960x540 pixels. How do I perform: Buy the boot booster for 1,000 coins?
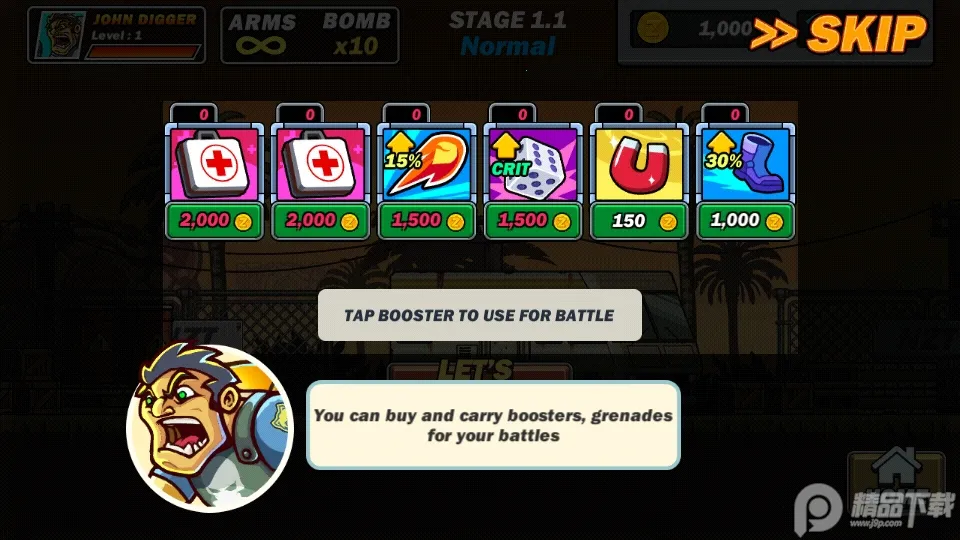[x=746, y=221]
